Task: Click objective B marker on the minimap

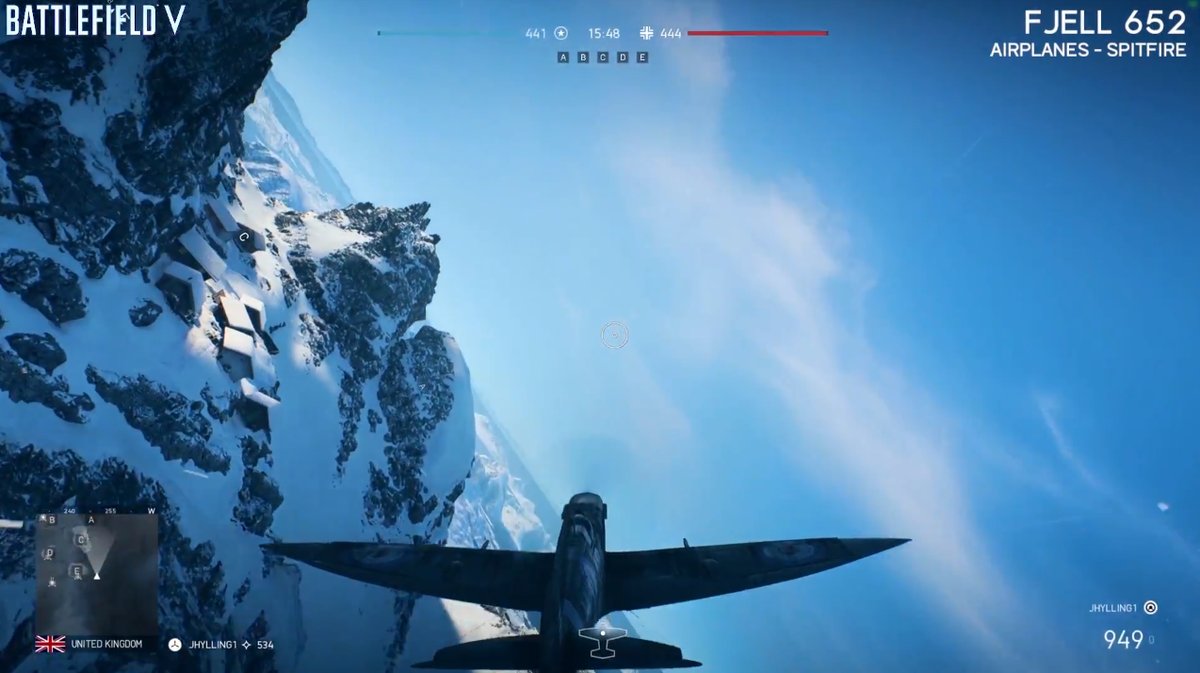Action: tap(52, 520)
